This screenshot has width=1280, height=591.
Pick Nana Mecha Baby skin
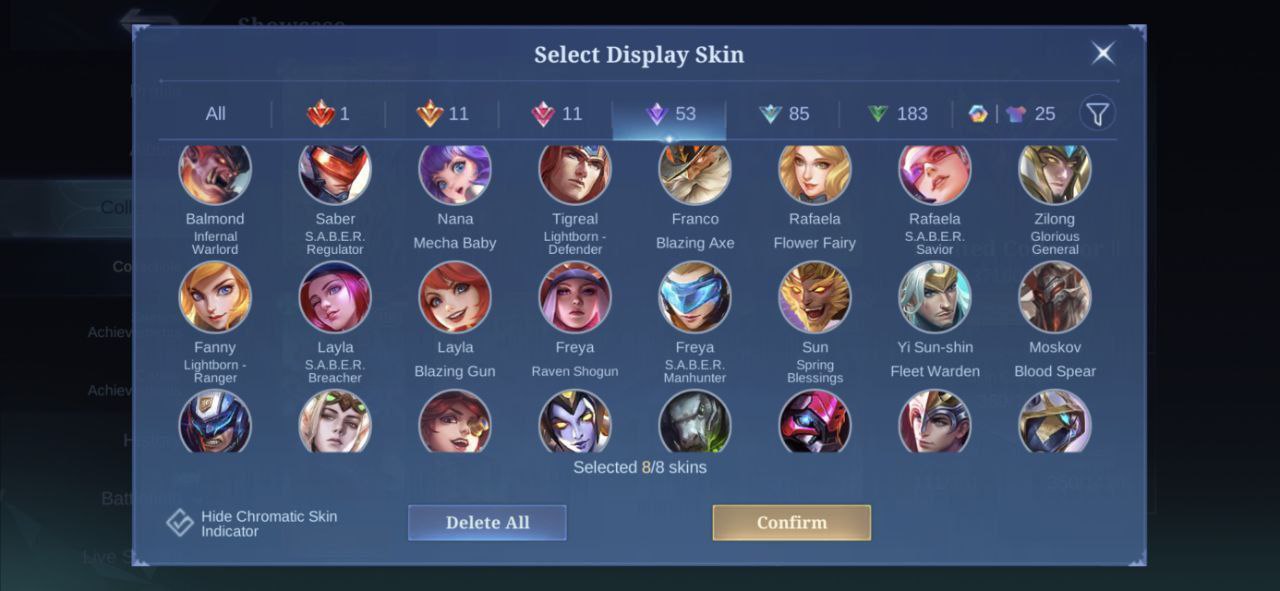(x=455, y=174)
